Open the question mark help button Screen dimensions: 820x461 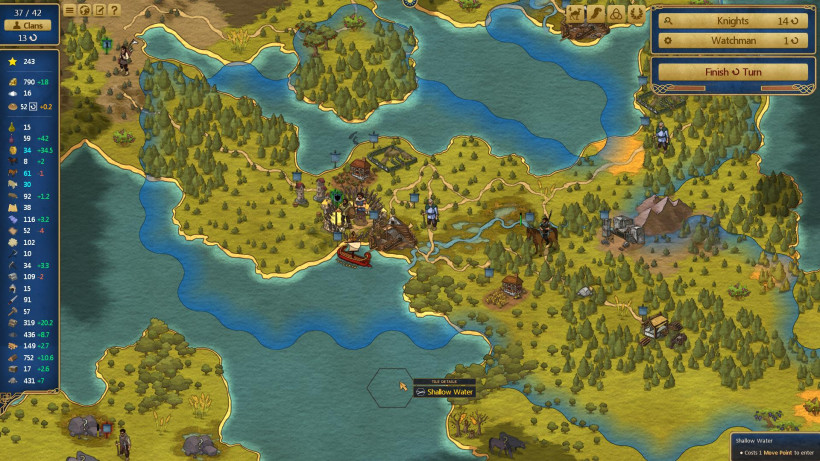[114, 11]
